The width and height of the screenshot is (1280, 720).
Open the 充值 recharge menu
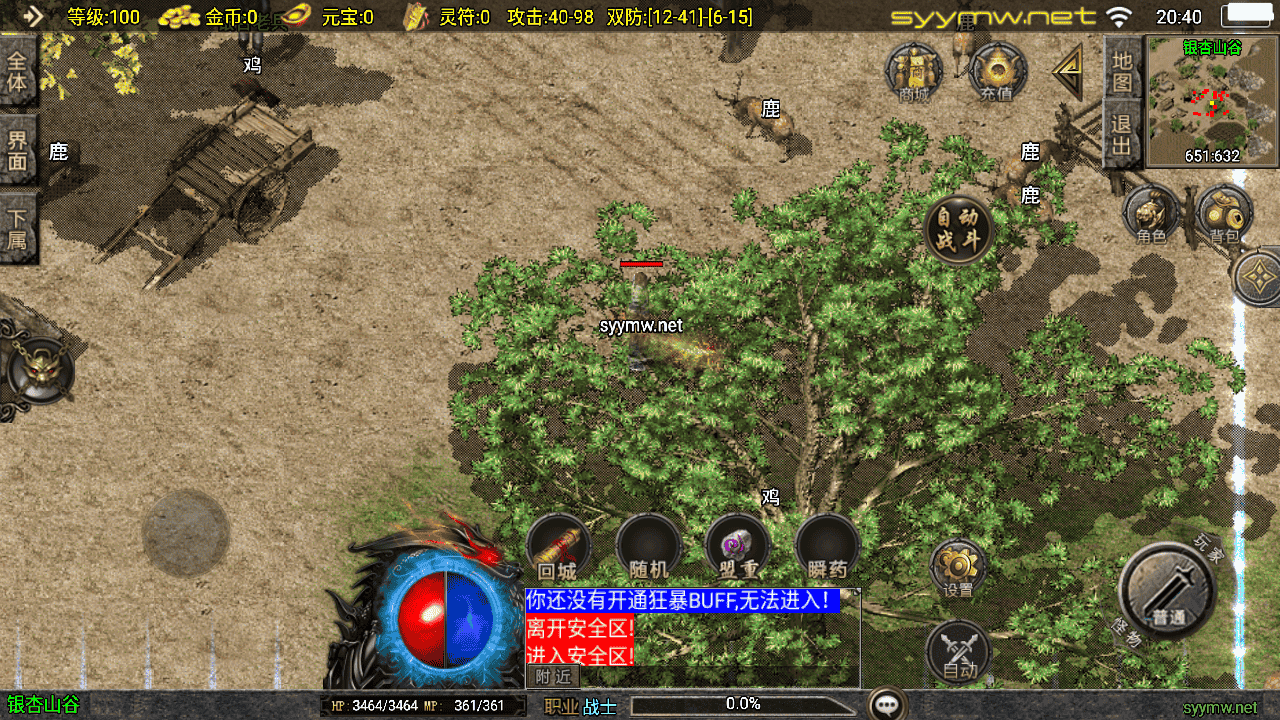coord(996,72)
